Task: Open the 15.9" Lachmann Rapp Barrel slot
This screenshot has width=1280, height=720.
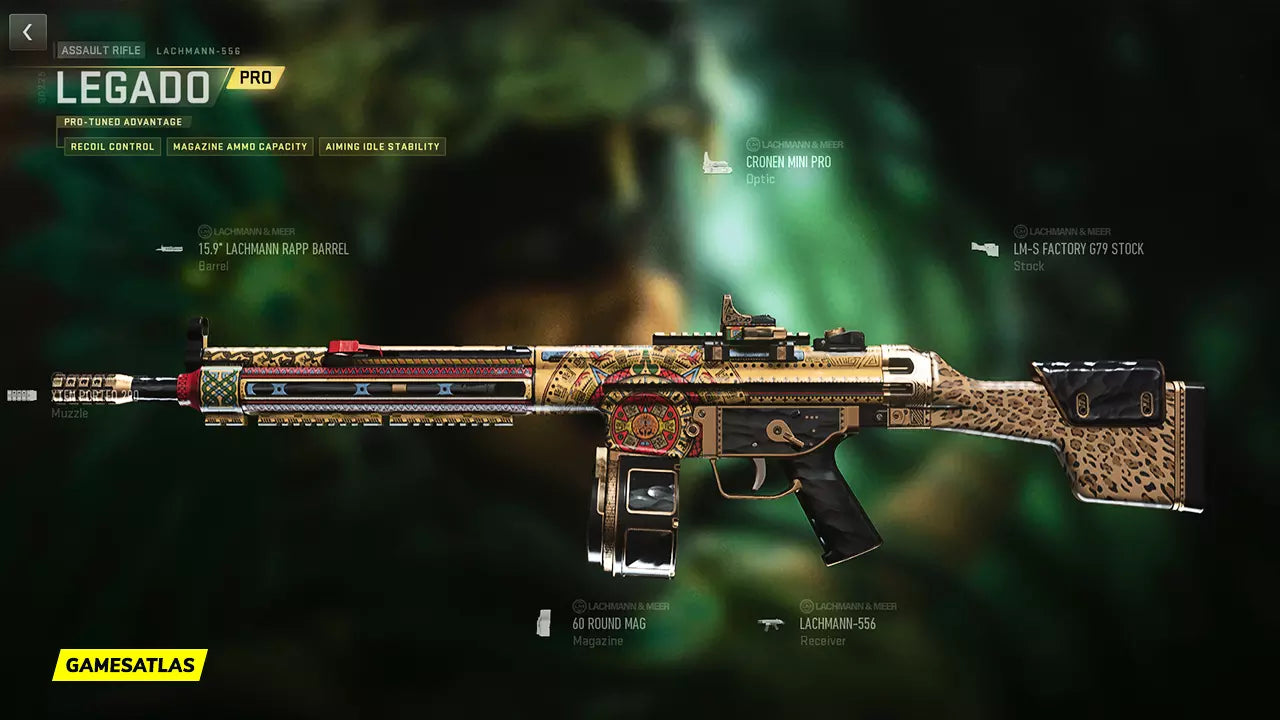Action: pyautogui.click(x=273, y=249)
